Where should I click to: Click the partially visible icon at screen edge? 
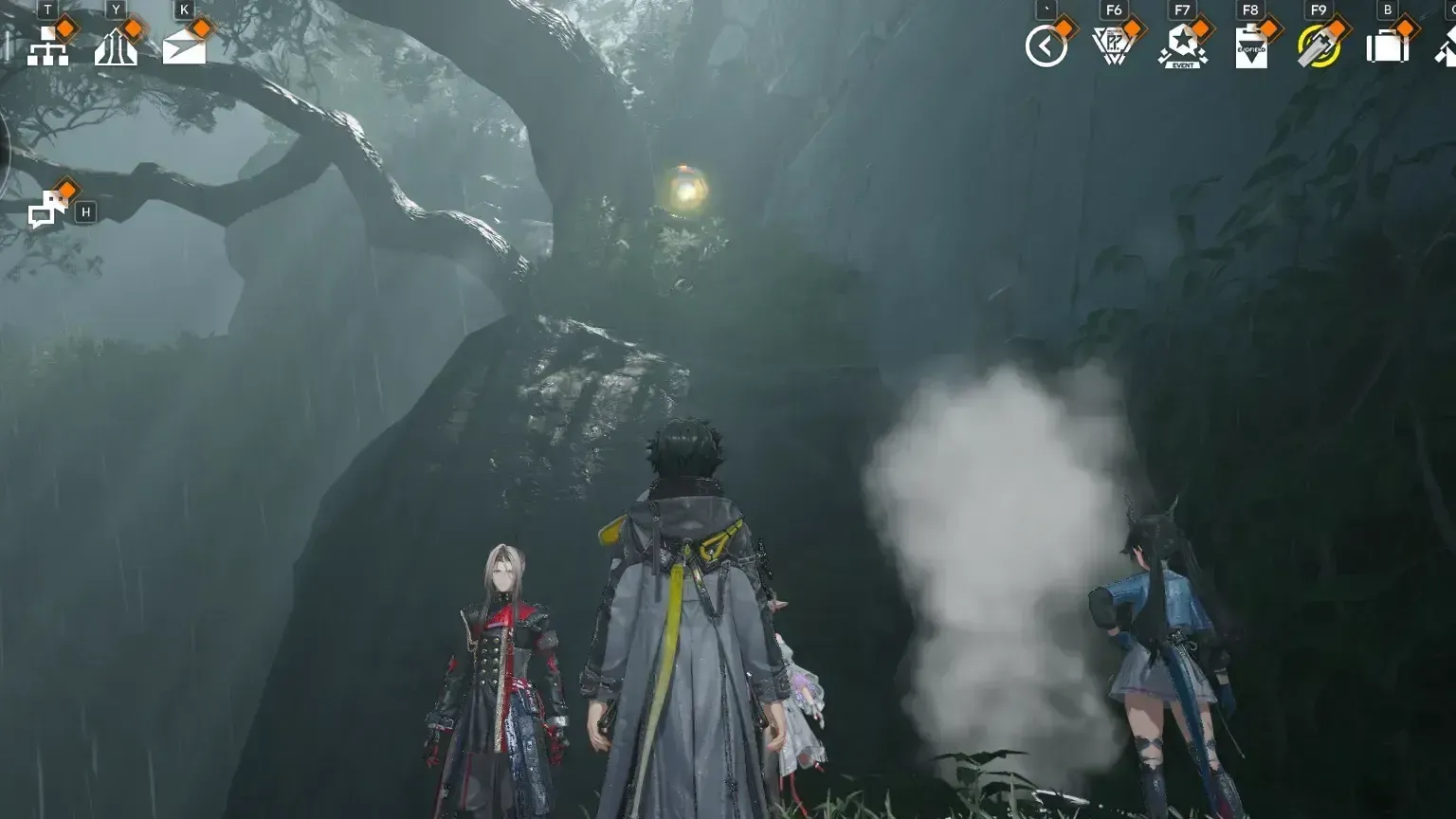(x=1448, y=47)
